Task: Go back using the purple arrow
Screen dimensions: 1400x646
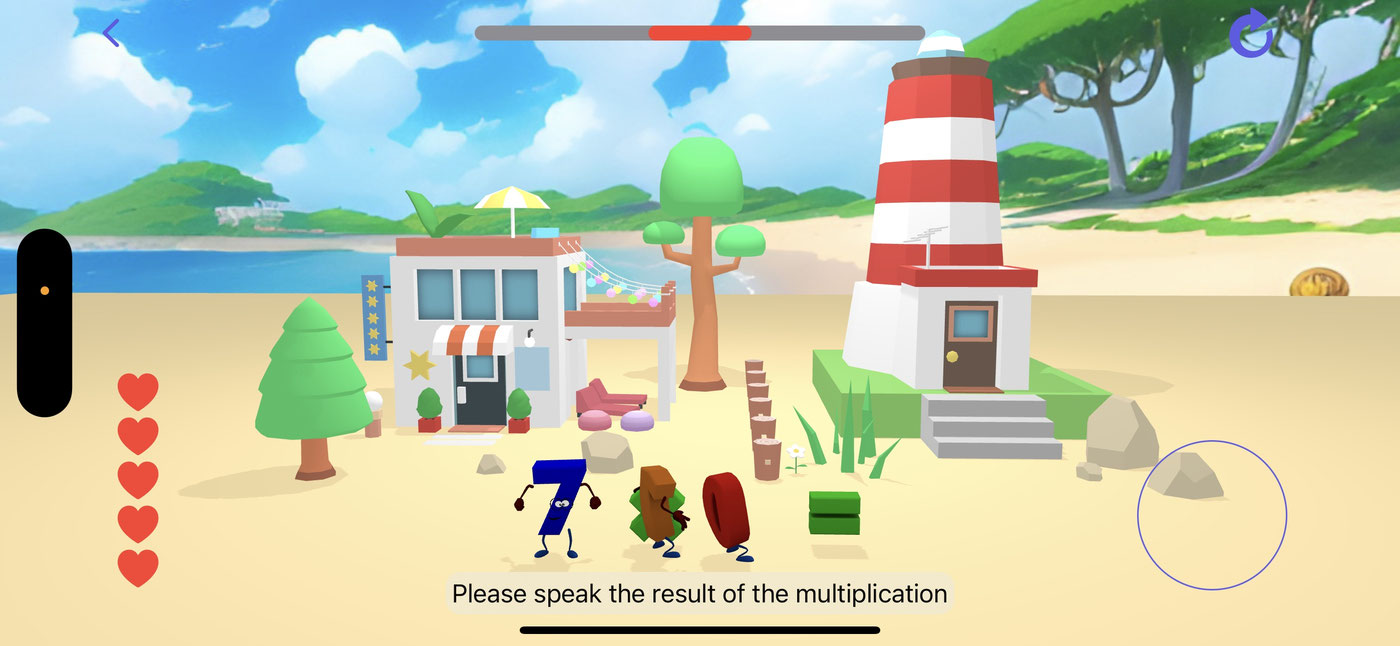Action: [x=111, y=33]
